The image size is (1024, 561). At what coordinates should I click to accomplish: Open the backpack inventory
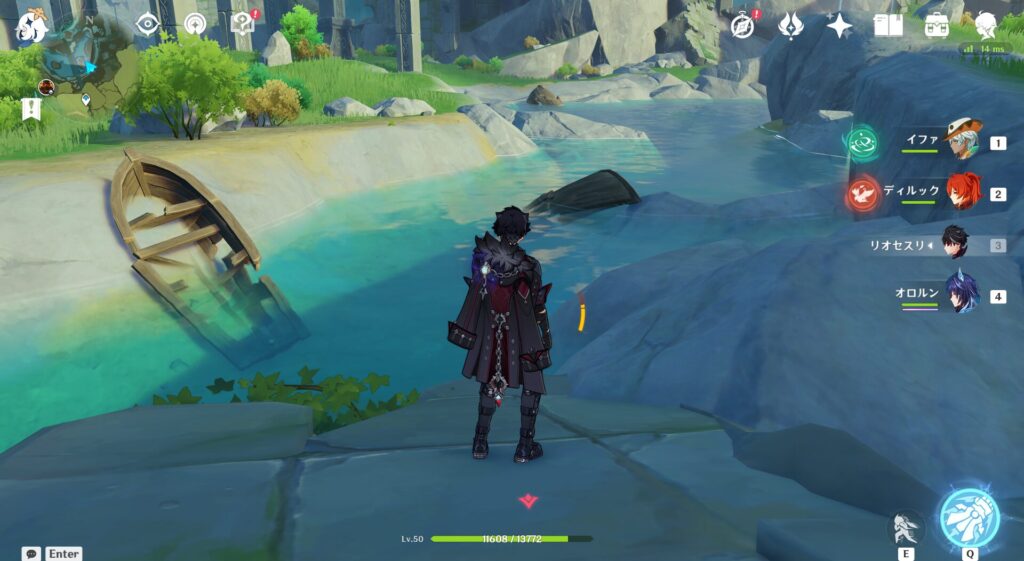coord(937,25)
